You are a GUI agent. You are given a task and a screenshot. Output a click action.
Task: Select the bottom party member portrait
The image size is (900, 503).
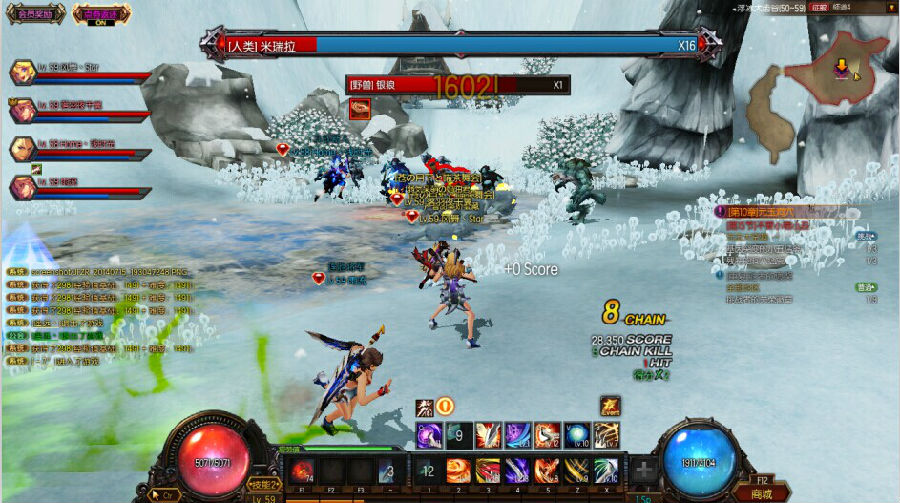click(23, 186)
